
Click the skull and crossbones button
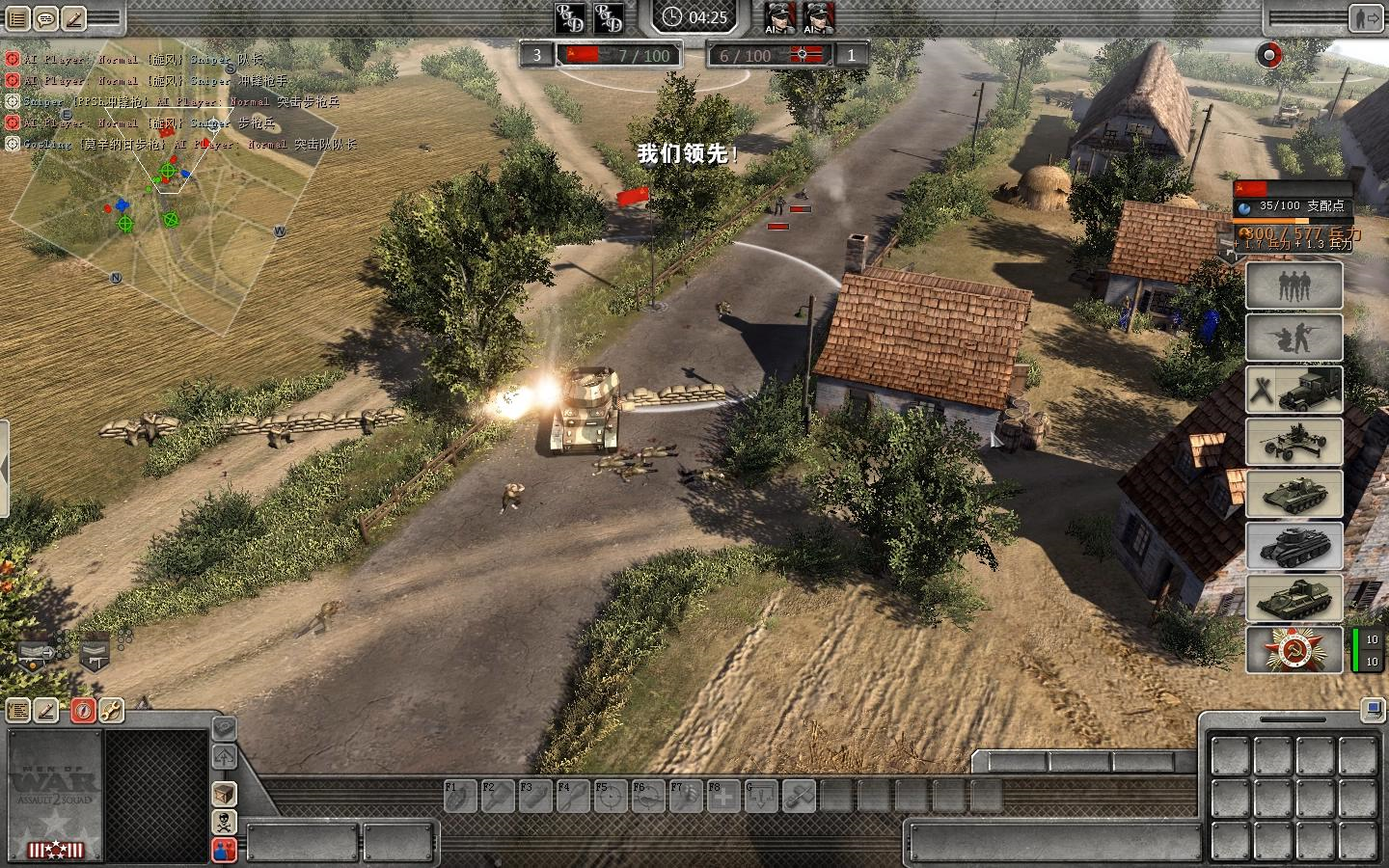tap(224, 822)
